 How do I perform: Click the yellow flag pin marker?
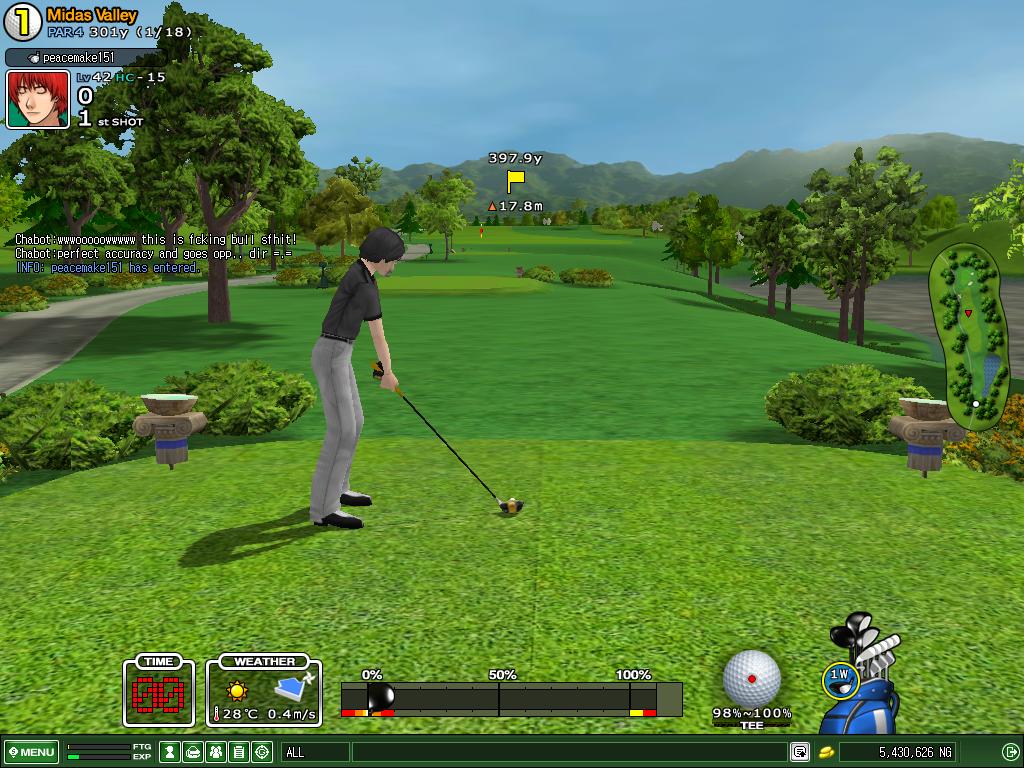click(x=515, y=181)
